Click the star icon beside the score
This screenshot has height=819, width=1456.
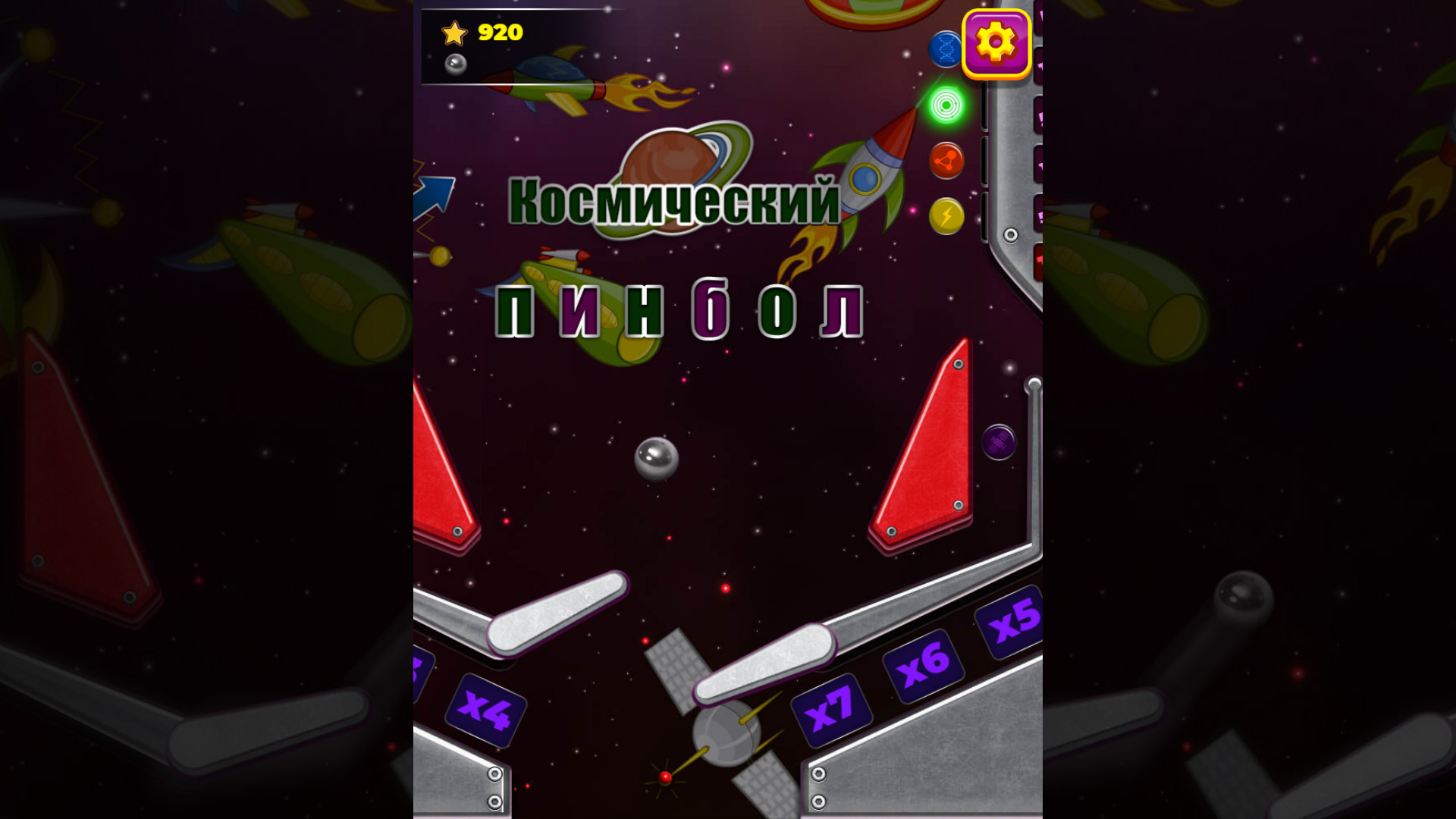(453, 33)
